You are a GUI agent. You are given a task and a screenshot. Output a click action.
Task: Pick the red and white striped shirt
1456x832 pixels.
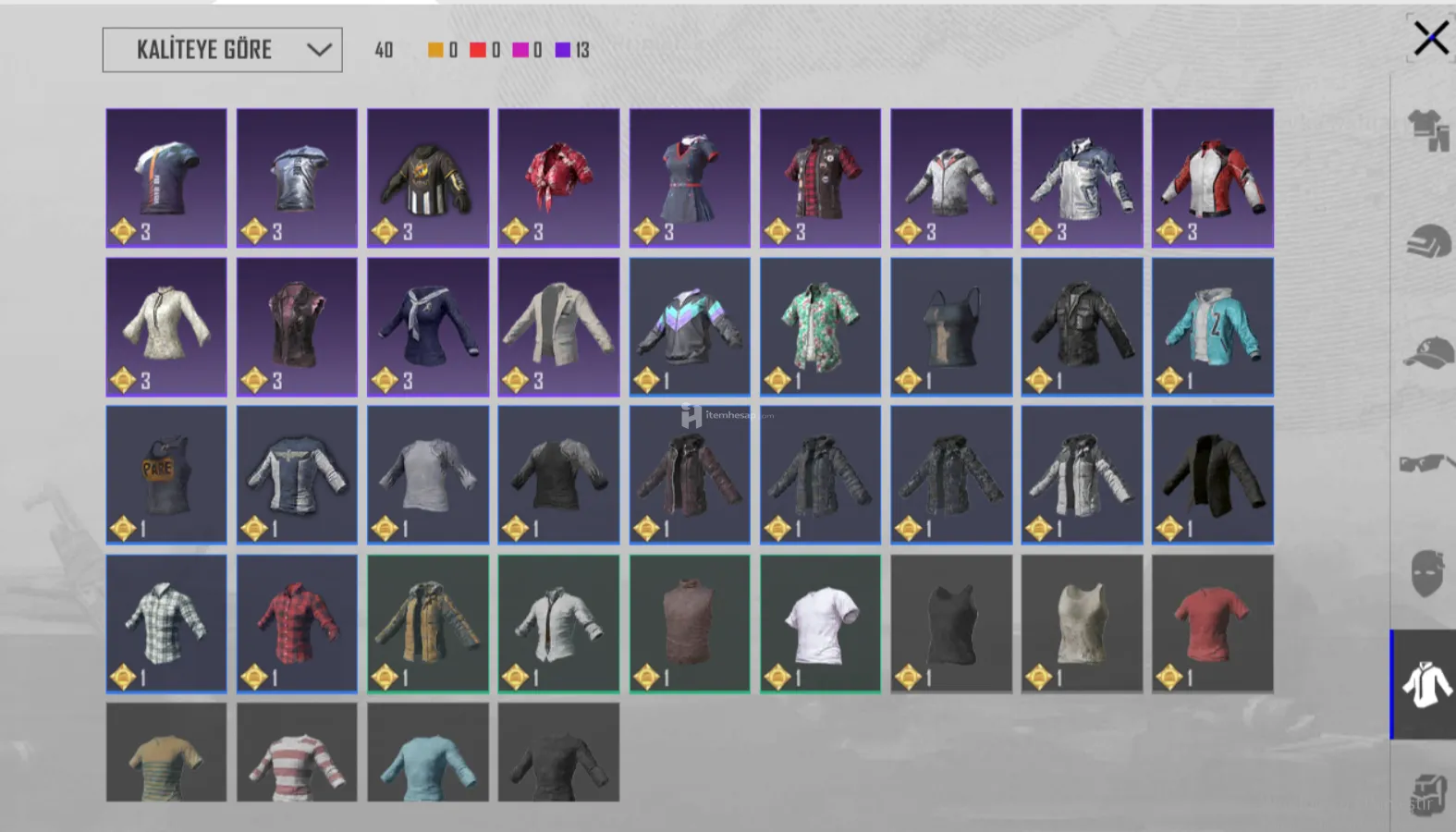click(x=297, y=752)
